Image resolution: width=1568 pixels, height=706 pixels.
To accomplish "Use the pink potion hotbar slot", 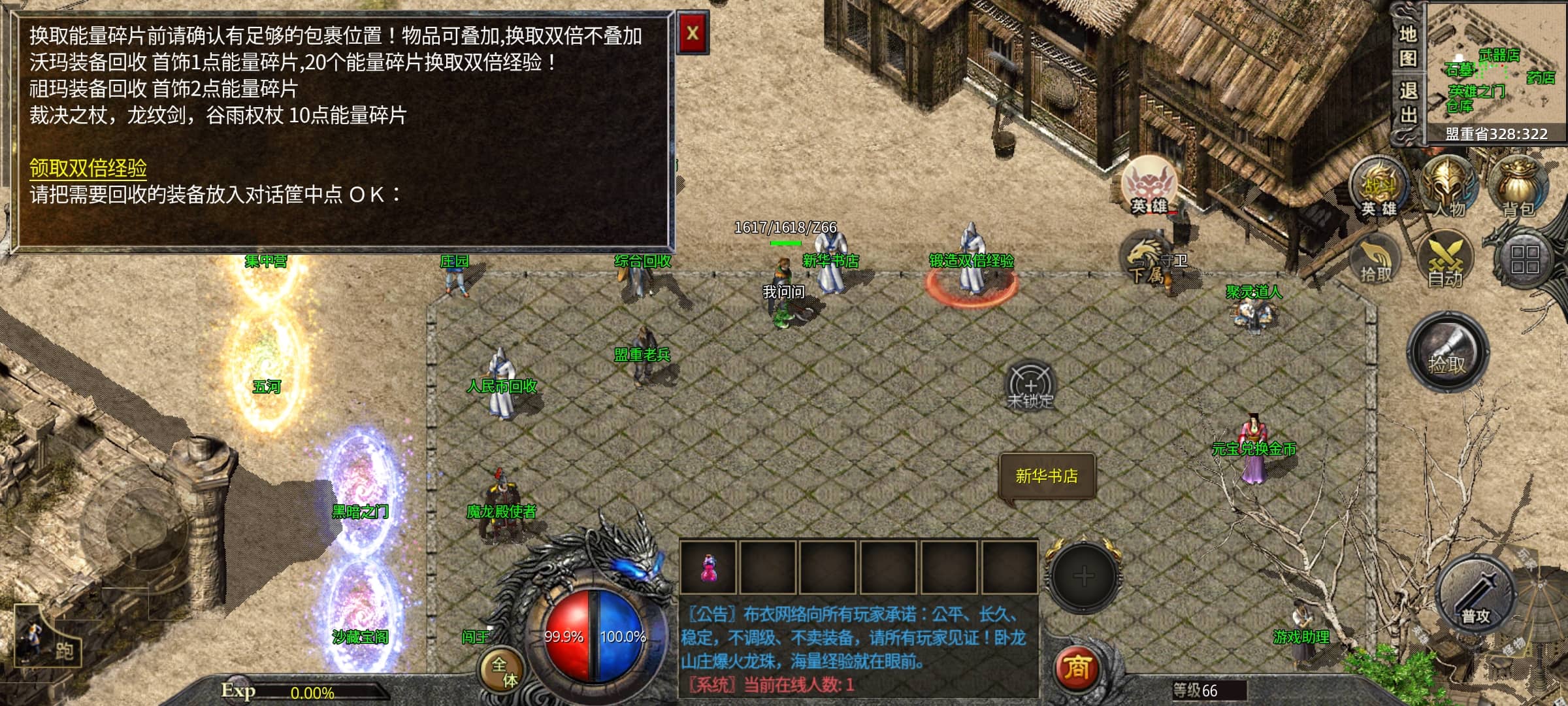I will (x=708, y=567).
